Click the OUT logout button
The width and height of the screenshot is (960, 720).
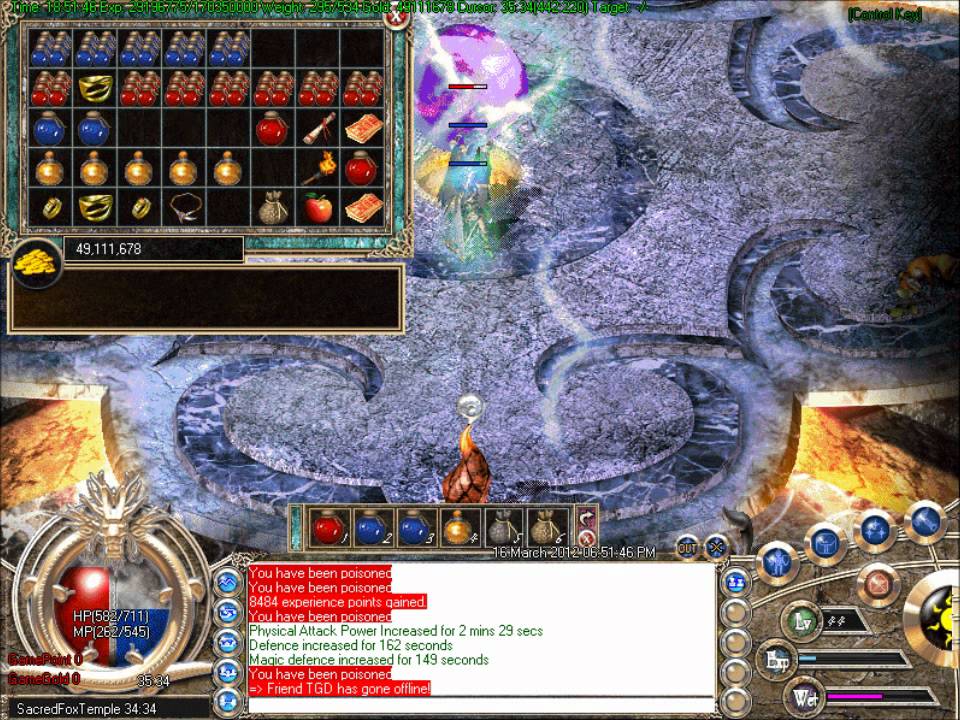click(x=688, y=547)
